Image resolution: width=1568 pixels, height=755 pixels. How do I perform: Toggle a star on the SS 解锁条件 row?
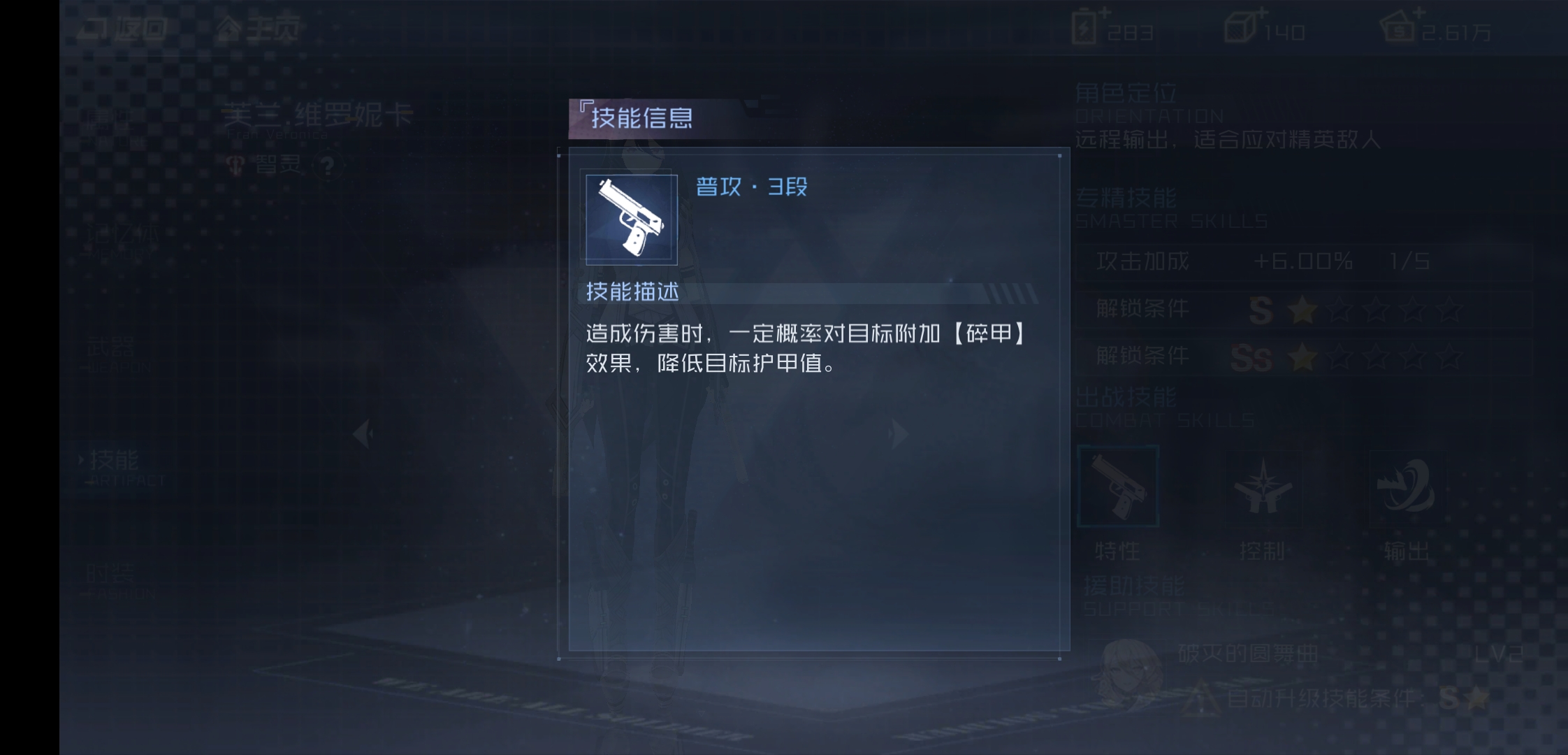[1302, 357]
